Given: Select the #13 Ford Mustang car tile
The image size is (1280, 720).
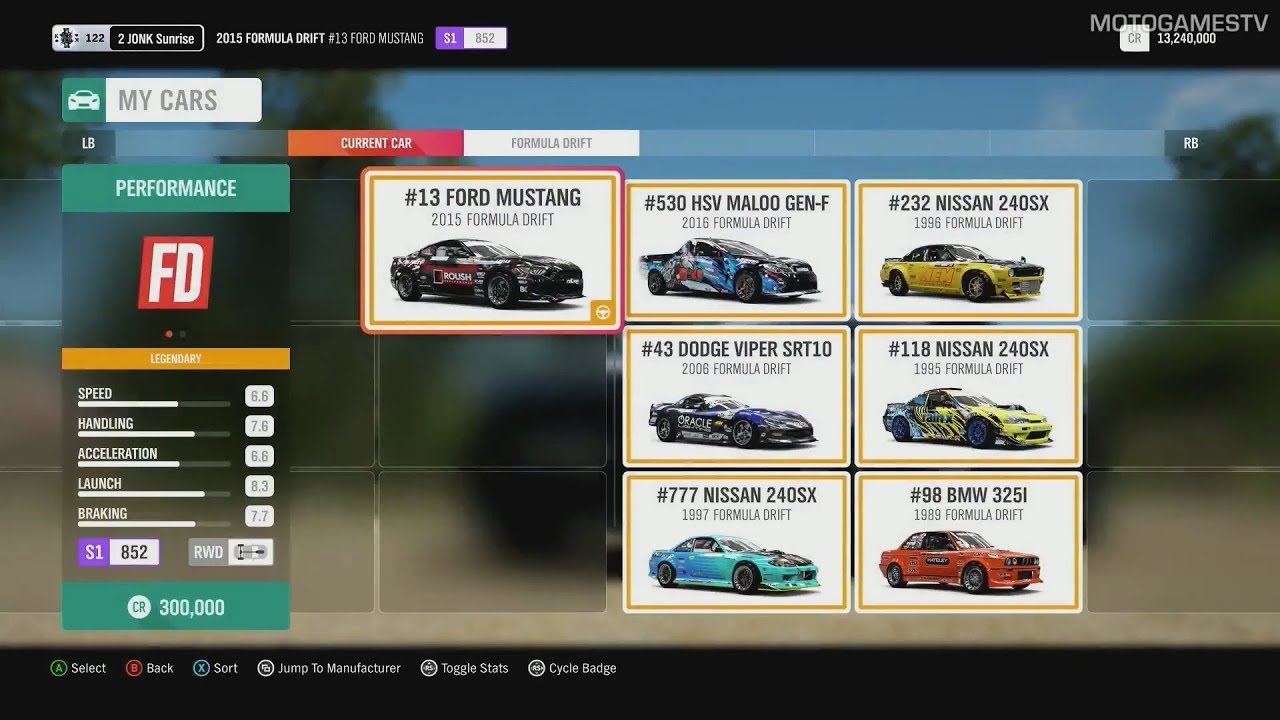Looking at the screenshot, I should 492,250.
